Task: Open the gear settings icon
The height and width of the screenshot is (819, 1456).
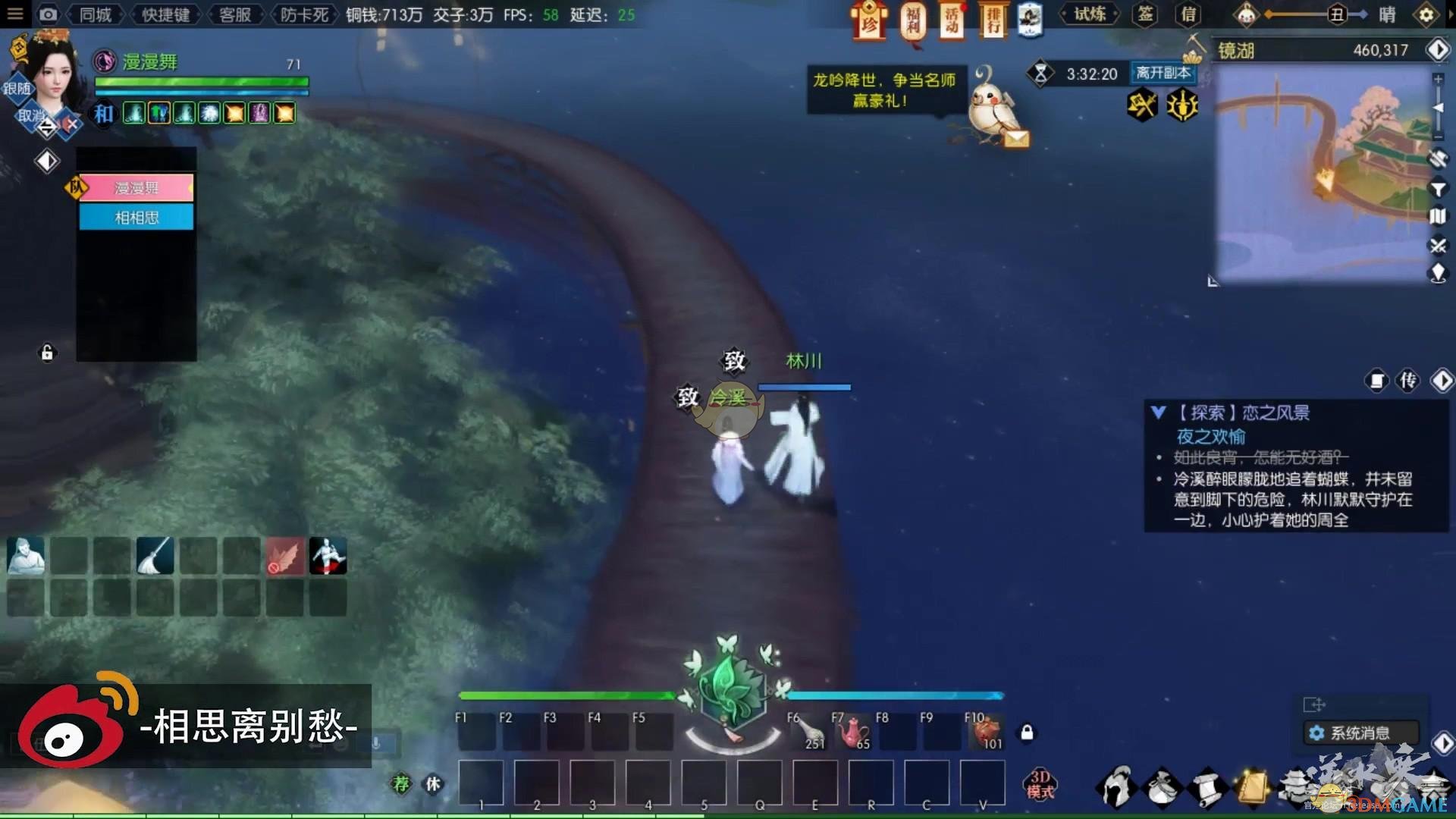Action: click(1426, 14)
